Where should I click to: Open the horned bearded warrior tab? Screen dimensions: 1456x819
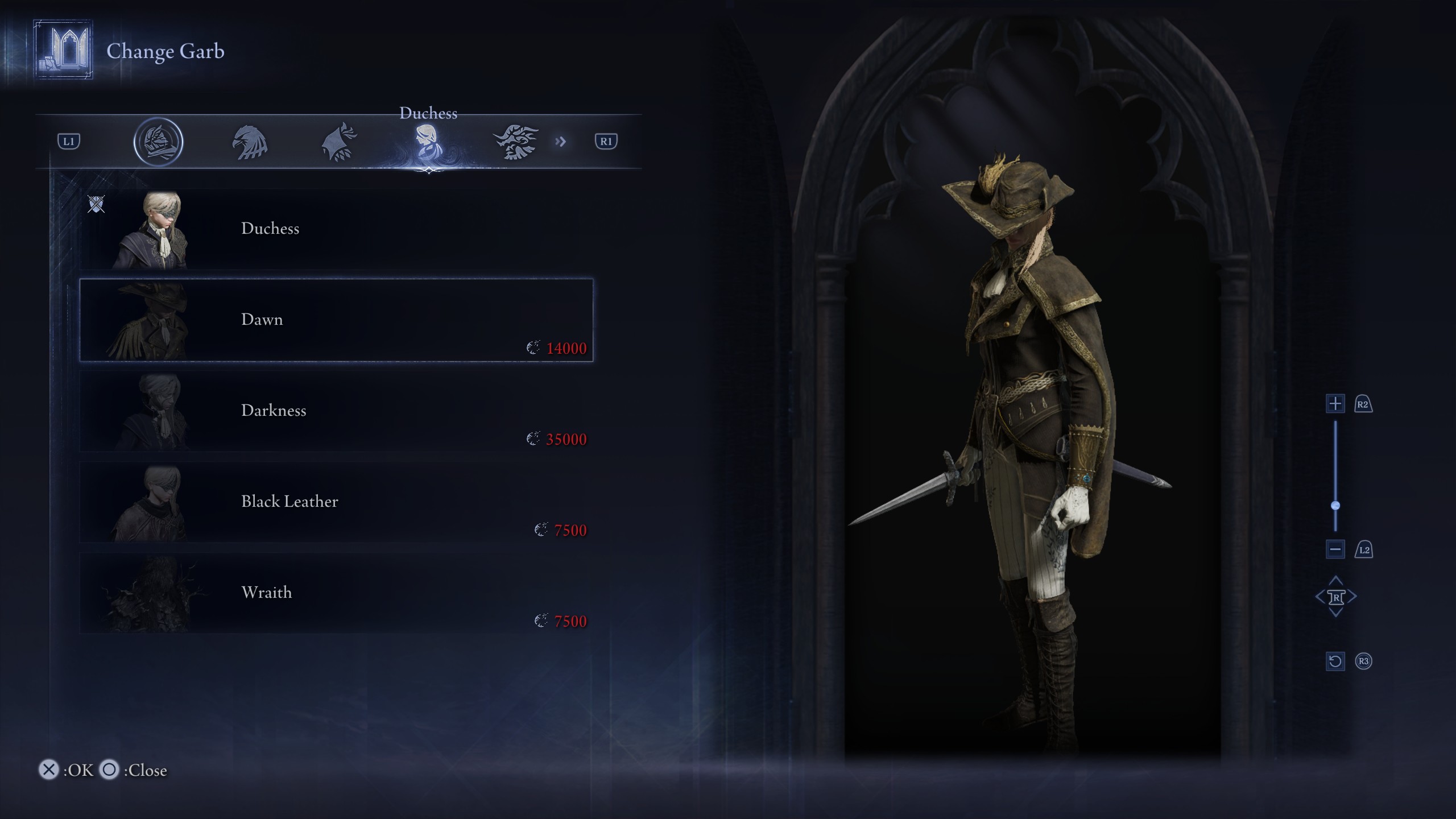point(515,142)
